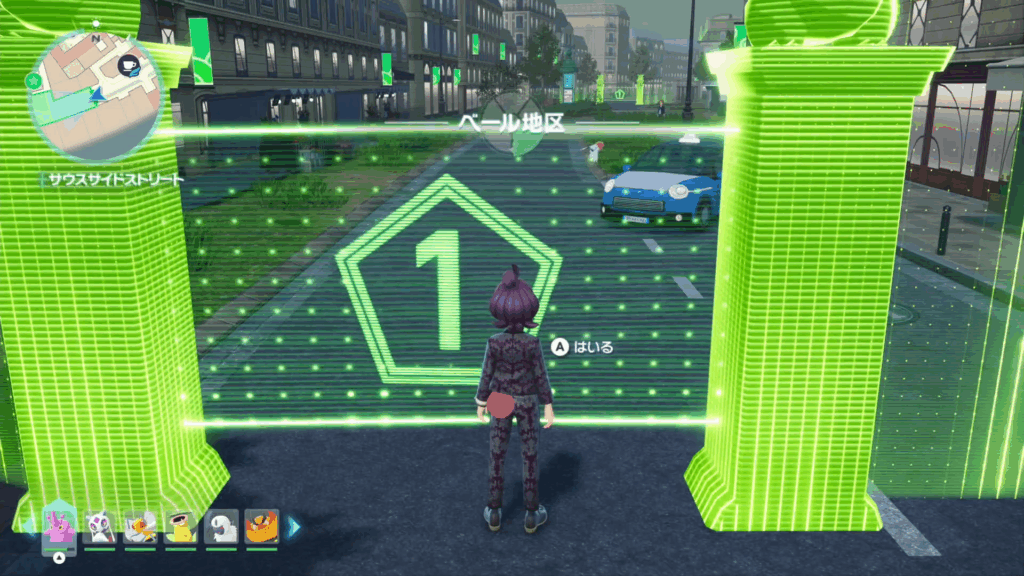Click the blue arrow beside the party bar
The height and width of the screenshot is (576, 1024).
point(294,526)
